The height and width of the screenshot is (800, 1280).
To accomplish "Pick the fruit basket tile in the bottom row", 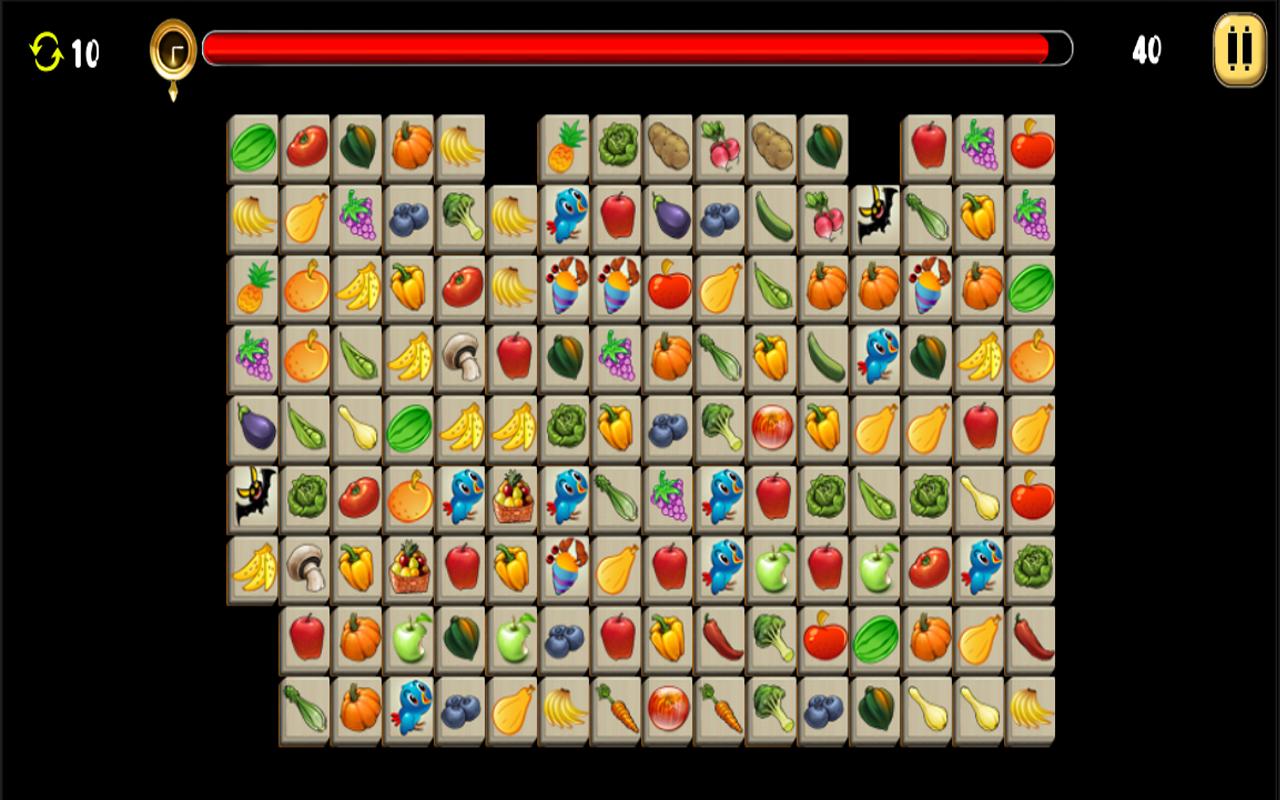I will [x=410, y=570].
